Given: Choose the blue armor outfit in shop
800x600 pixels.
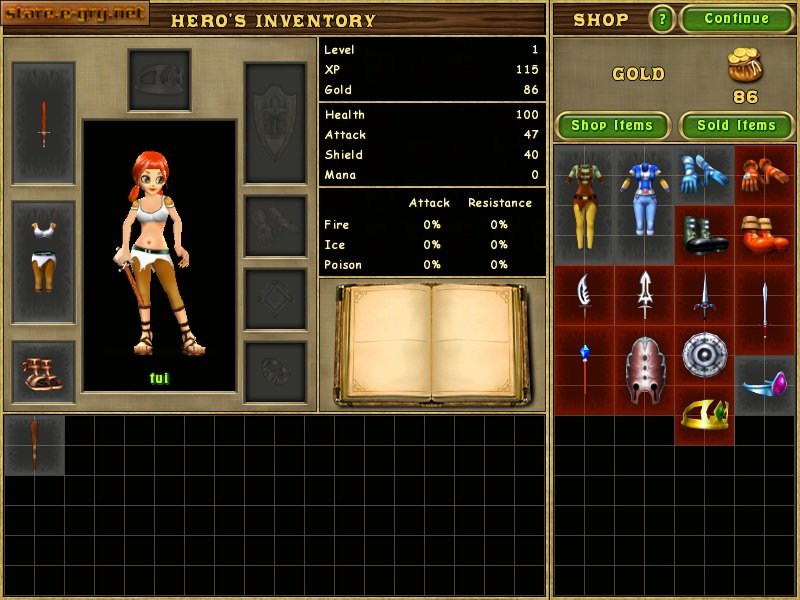Looking at the screenshot, I should tap(643, 203).
